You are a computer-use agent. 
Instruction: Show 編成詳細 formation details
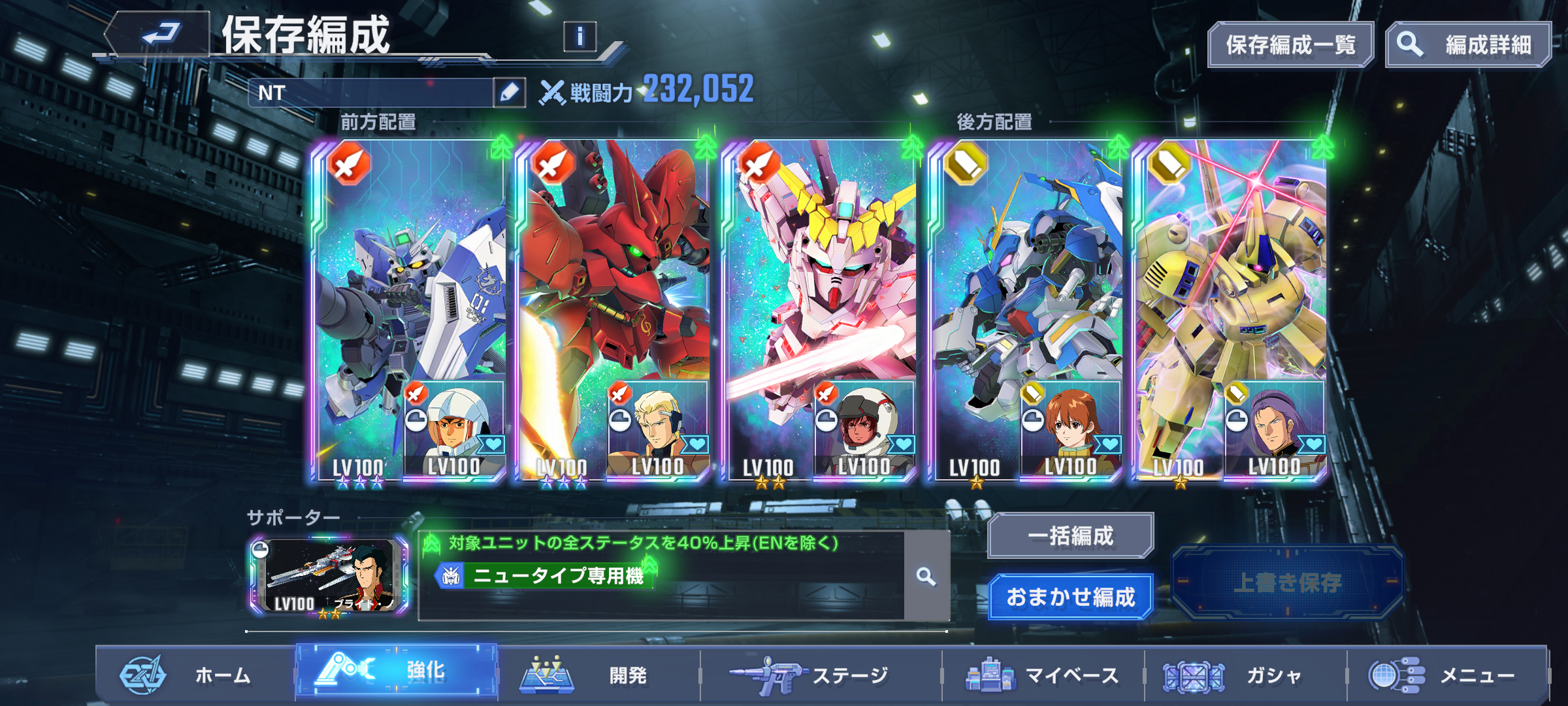(1468, 45)
